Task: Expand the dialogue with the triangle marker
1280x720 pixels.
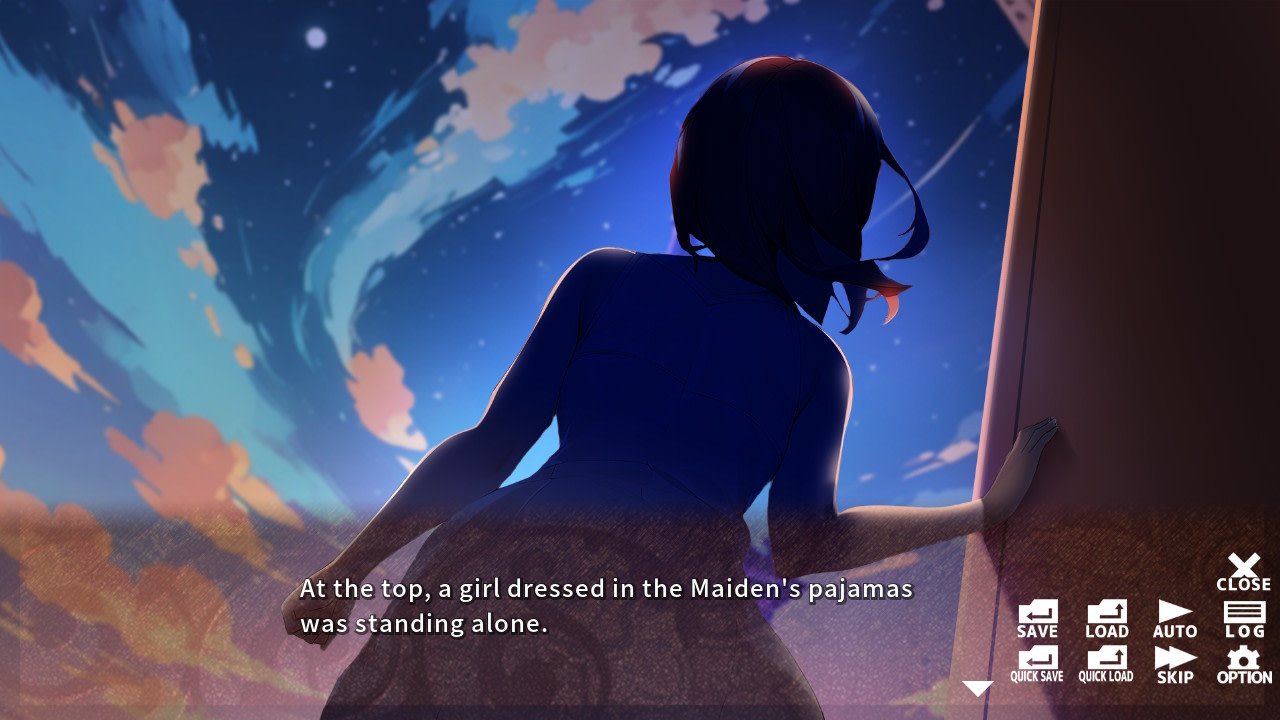Action: [x=976, y=686]
